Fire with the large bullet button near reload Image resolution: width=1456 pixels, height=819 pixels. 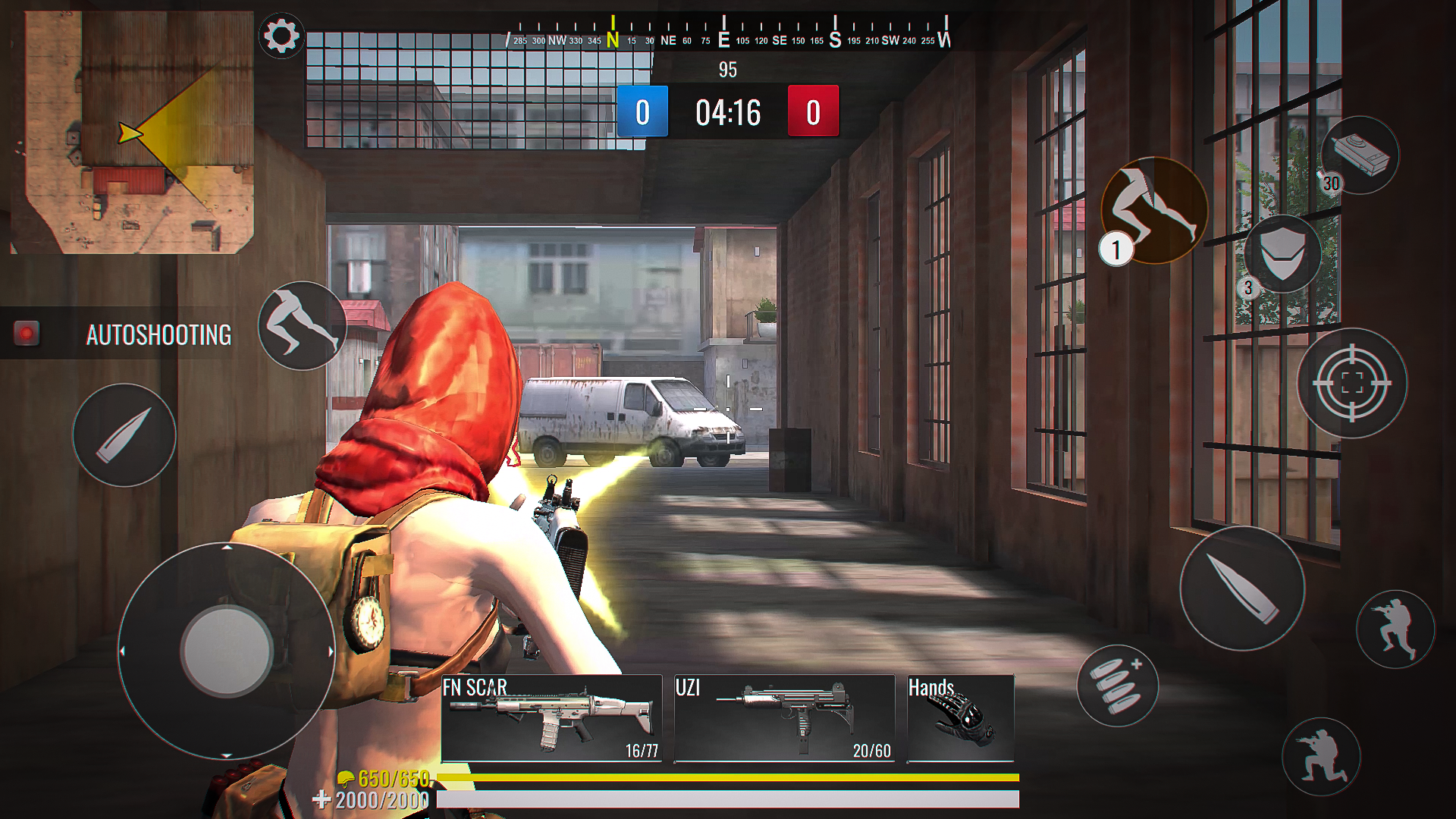[x=1241, y=588]
